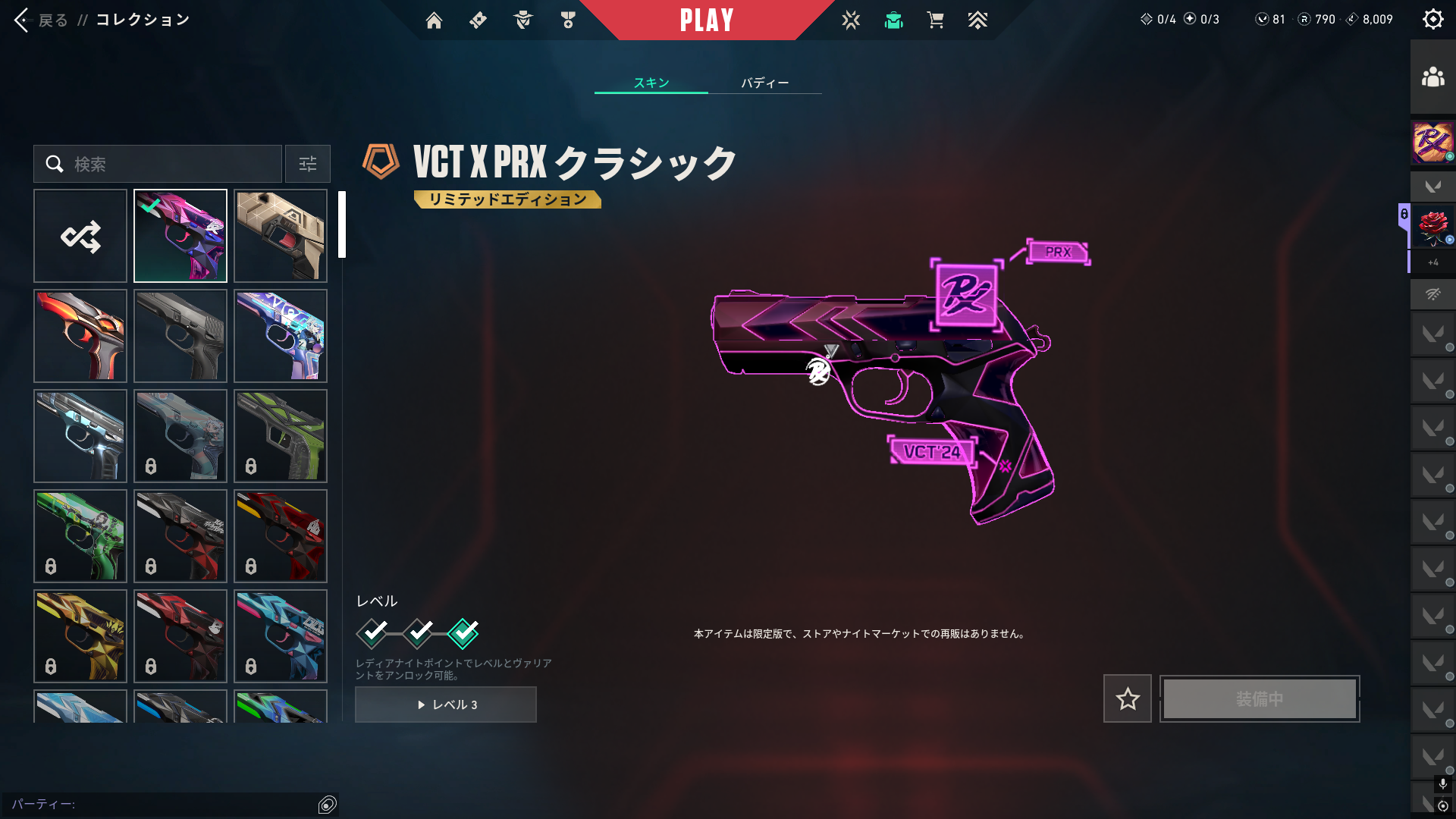Switch to the バディー tab
Screen dimensions: 1456x819
click(x=764, y=83)
